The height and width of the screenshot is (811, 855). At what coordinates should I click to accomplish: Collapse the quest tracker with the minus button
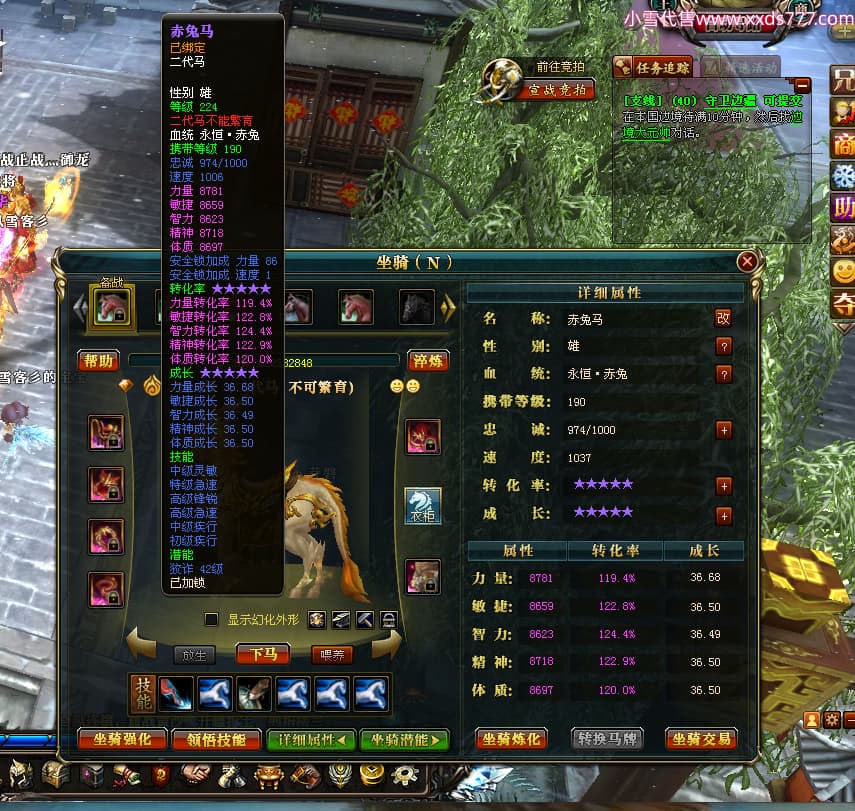click(x=801, y=85)
